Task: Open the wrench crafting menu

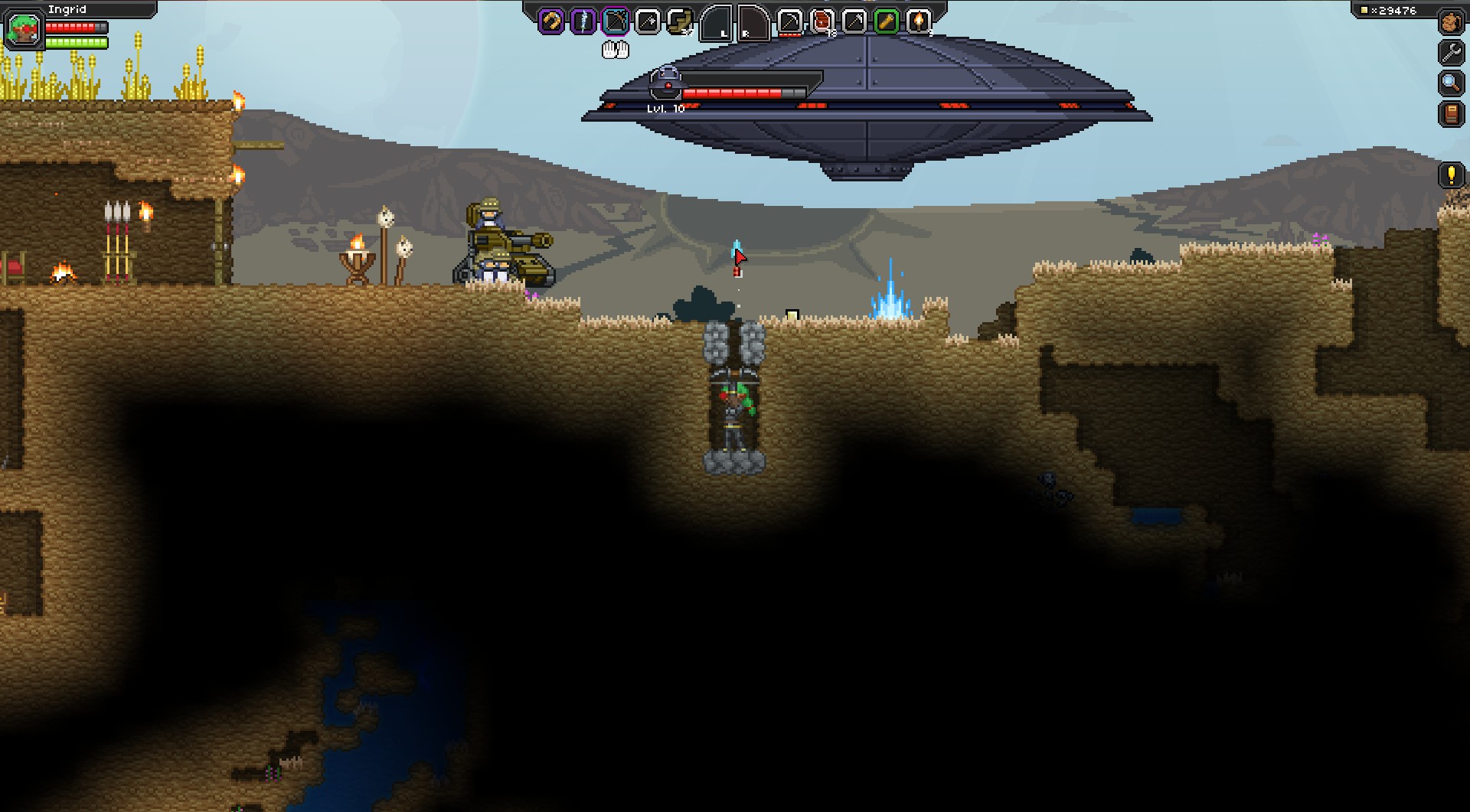Action: tap(1451, 52)
